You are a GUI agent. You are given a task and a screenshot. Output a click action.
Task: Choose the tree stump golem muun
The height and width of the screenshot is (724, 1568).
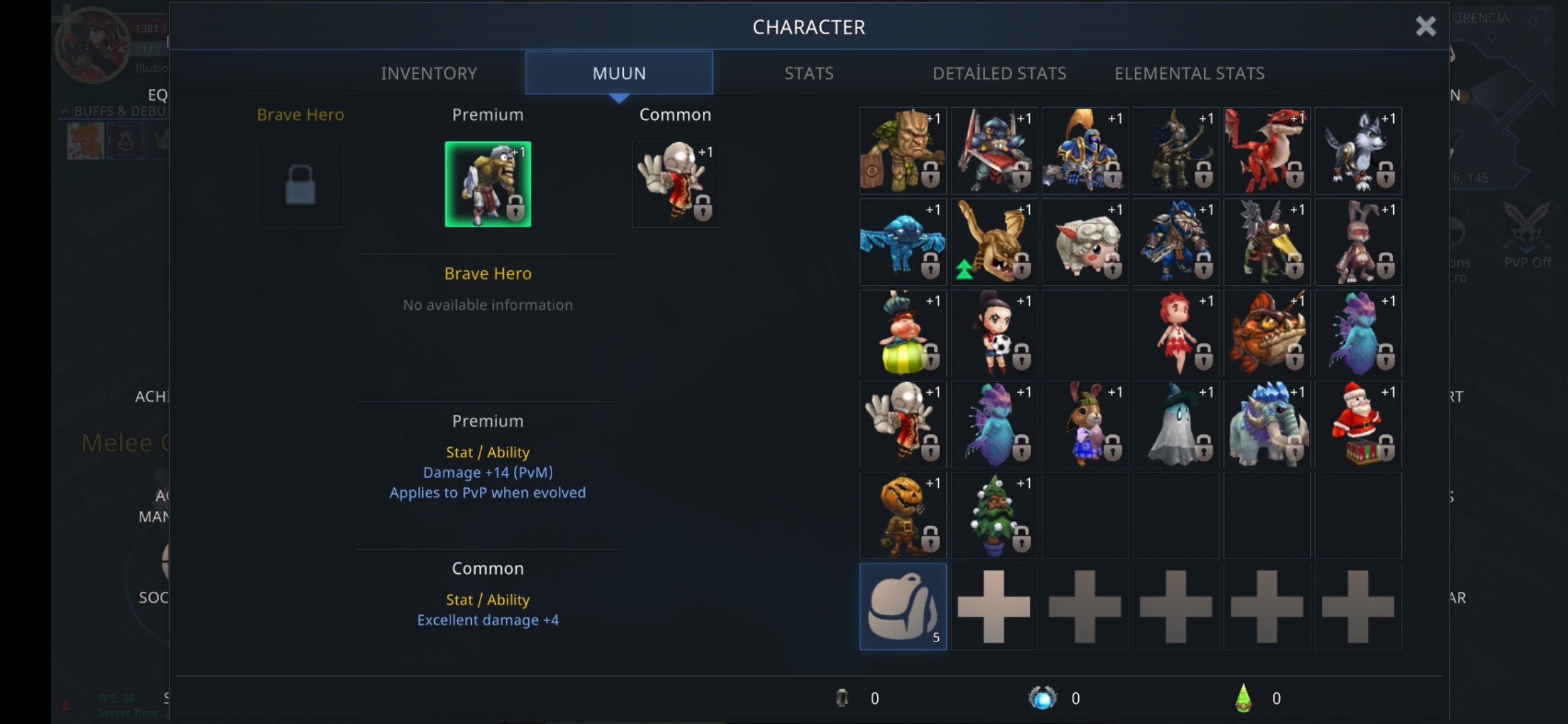(903, 151)
